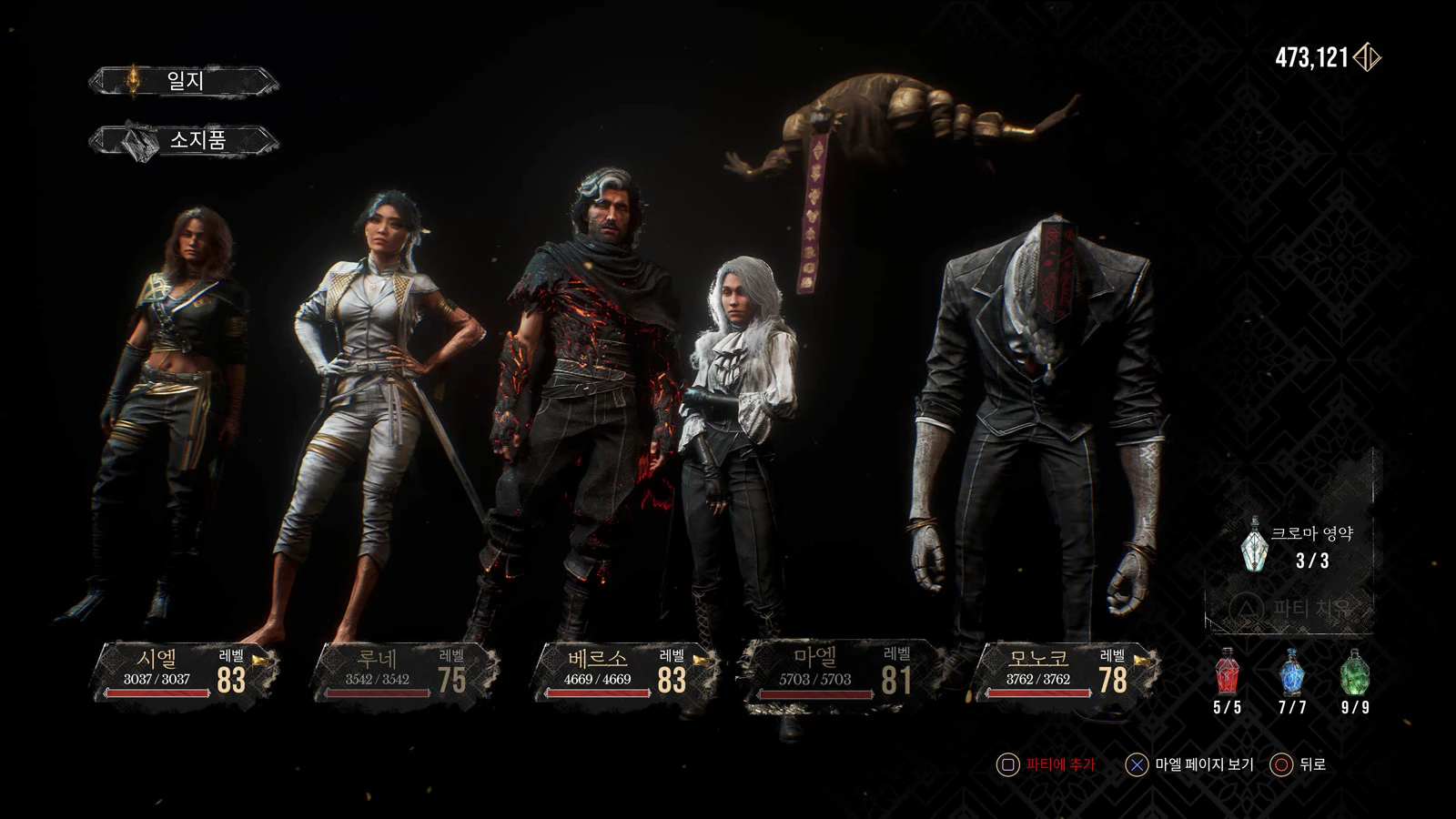
Task: Open the 소지품 inventory menu
Action: 184,140
